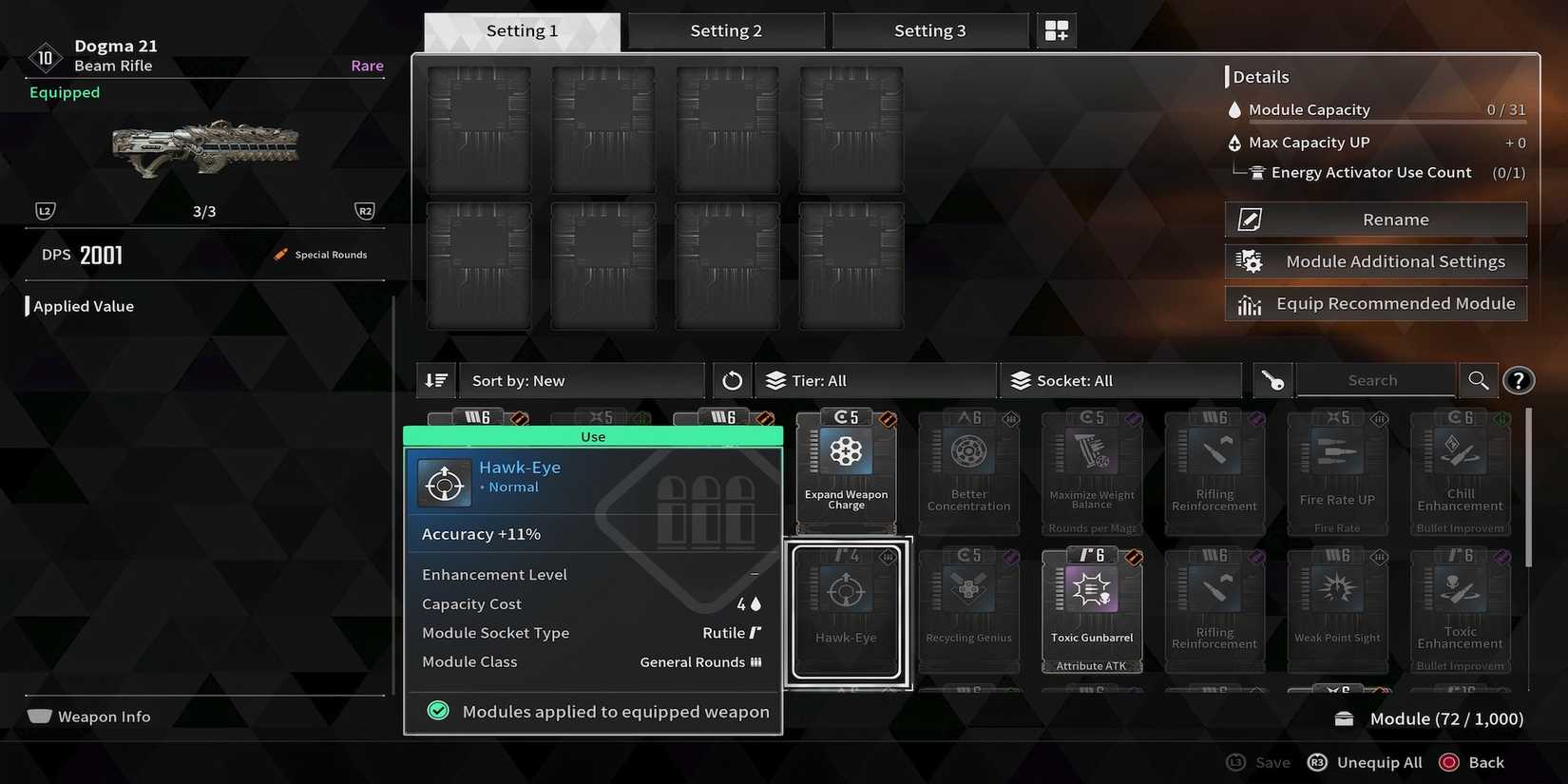Open the Sort by: New dropdown
The height and width of the screenshot is (784, 1568).
click(582, 379)
